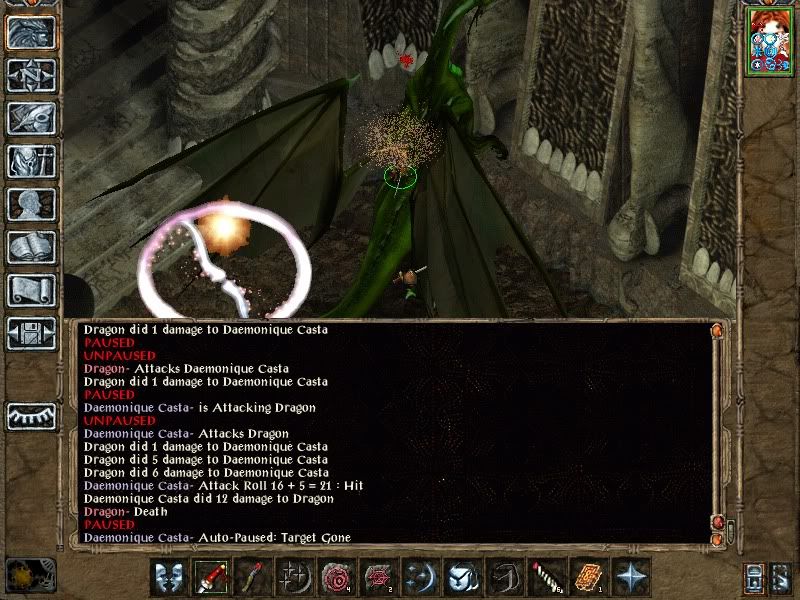
Task: Open special abilities with the four-point star
Action: tap(630, 577)
